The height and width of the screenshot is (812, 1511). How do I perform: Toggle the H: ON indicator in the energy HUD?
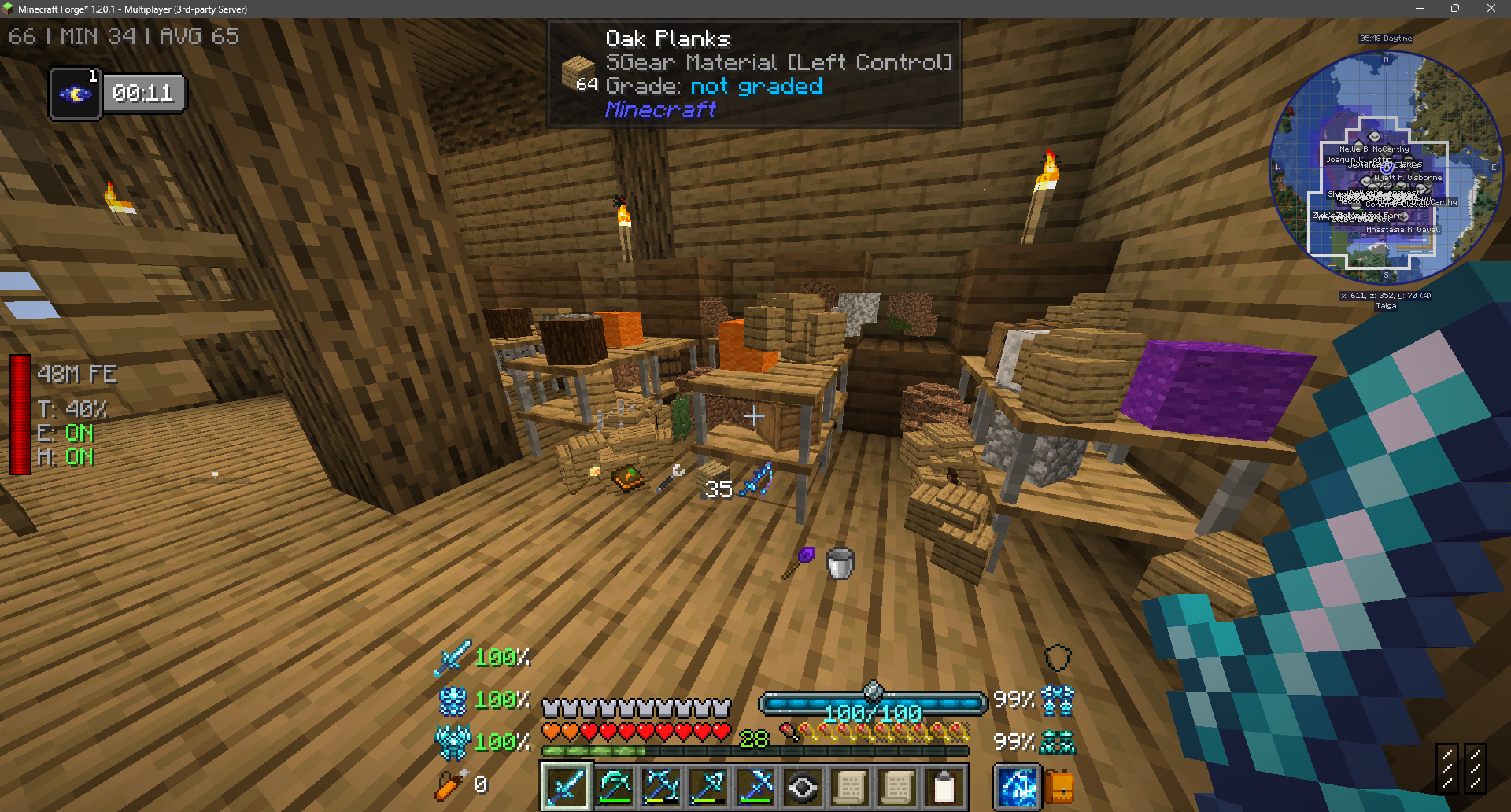coord(63,457)
